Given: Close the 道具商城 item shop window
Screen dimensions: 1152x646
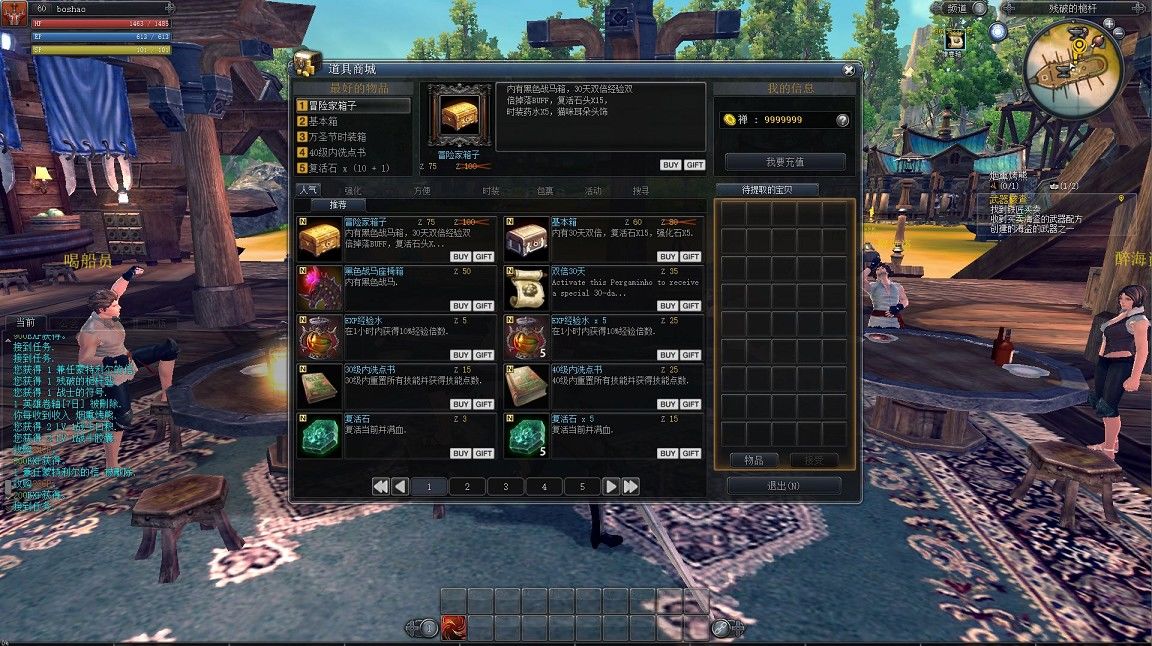Looking at the screenshot, I should pos(848,70).
